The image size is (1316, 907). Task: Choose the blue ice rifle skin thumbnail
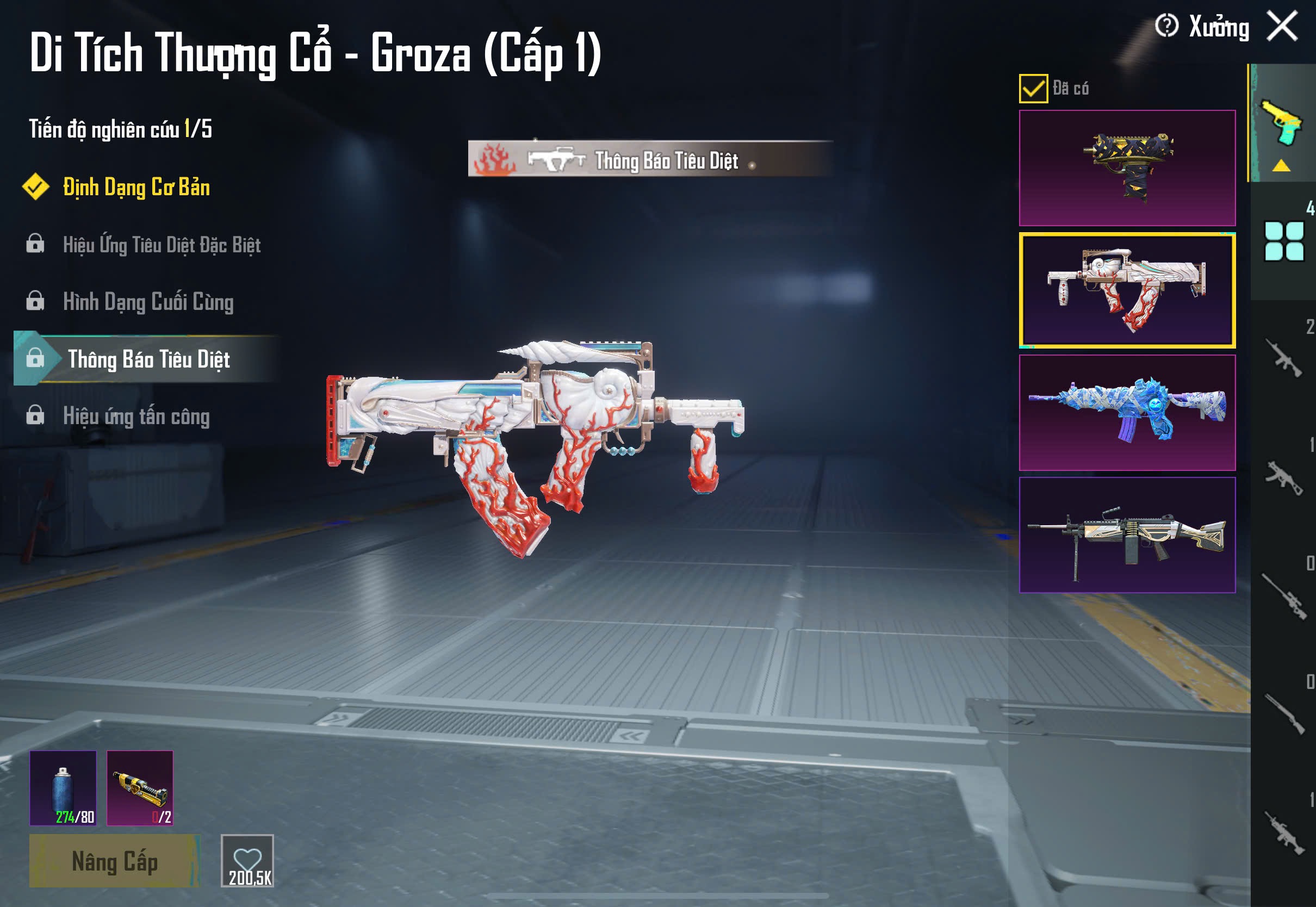1127,413
